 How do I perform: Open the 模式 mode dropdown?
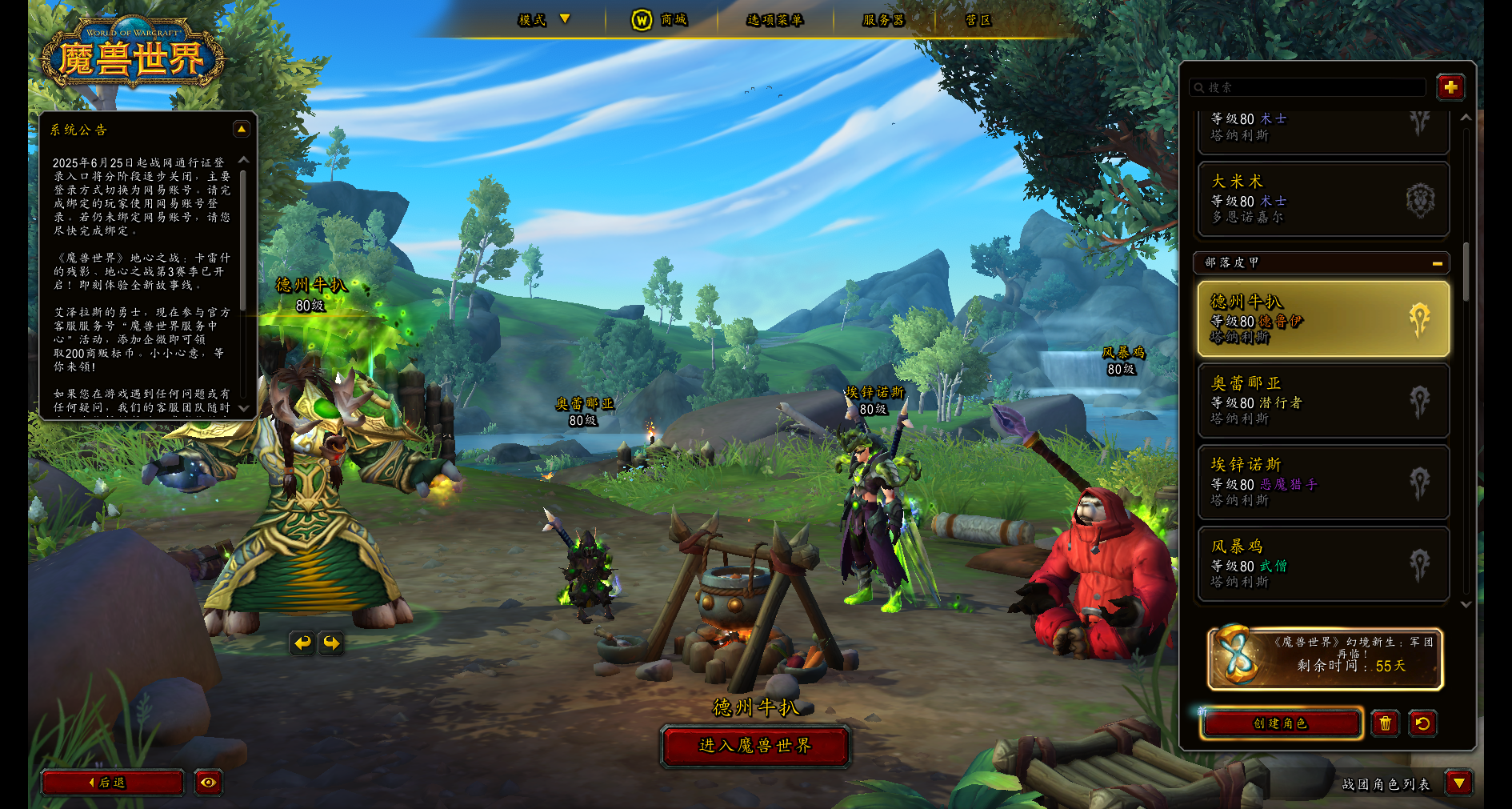(544, 19)
